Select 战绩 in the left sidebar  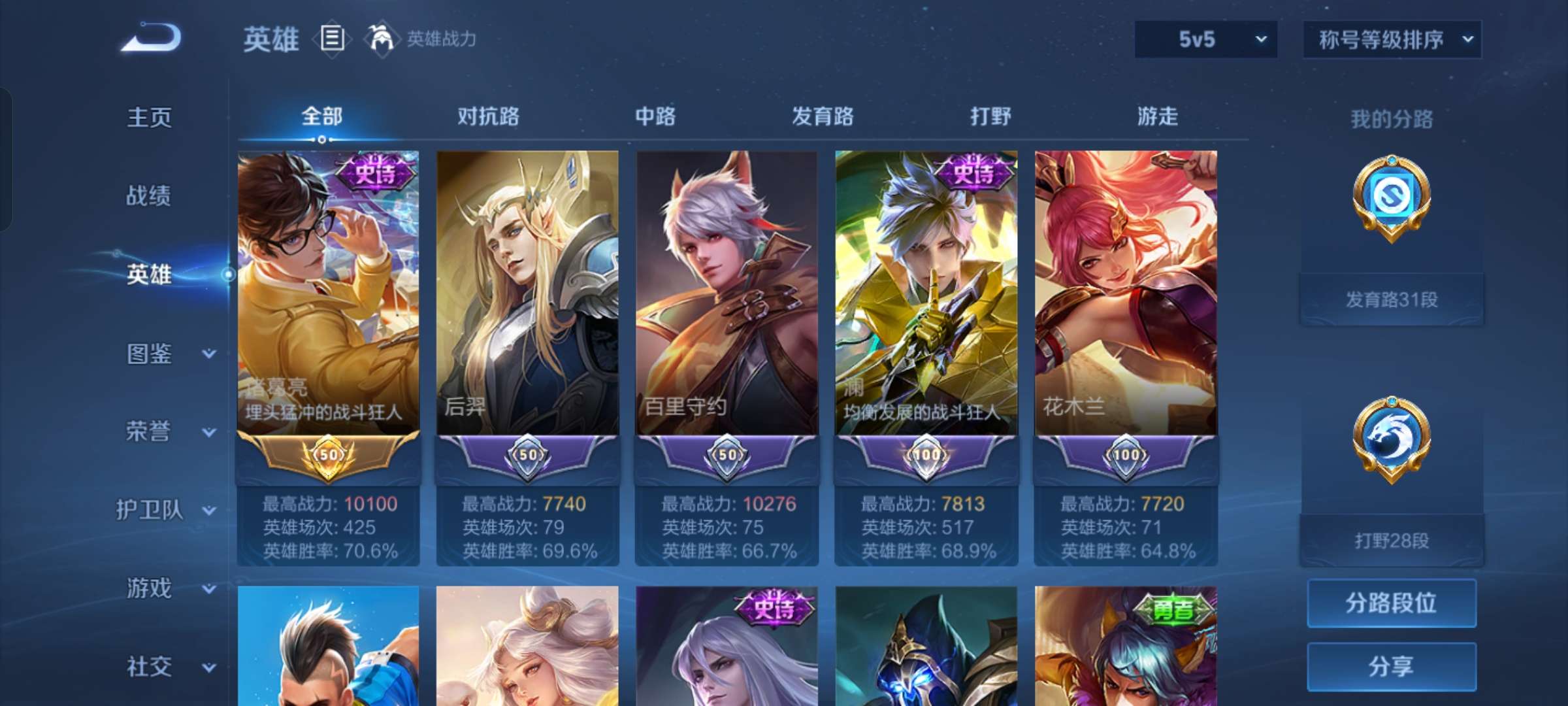point(149,196)
